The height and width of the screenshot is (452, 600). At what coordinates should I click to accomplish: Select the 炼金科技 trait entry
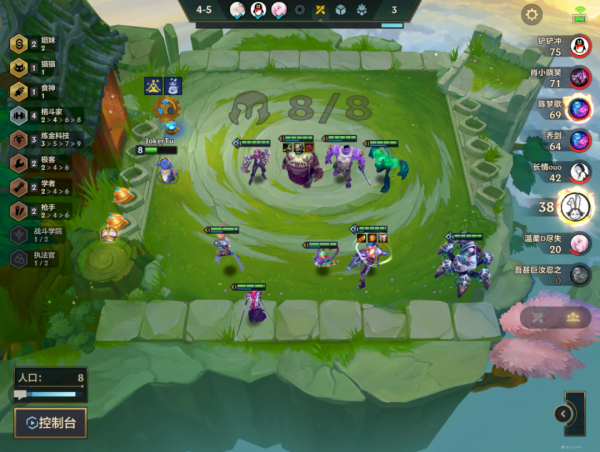point(40,138)
